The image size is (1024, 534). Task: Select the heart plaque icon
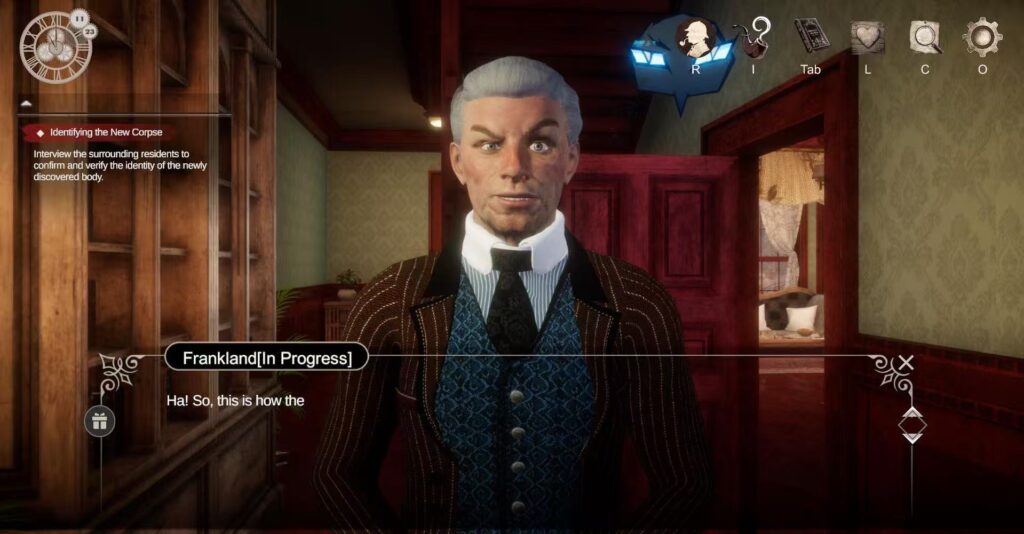pos(867,38)
